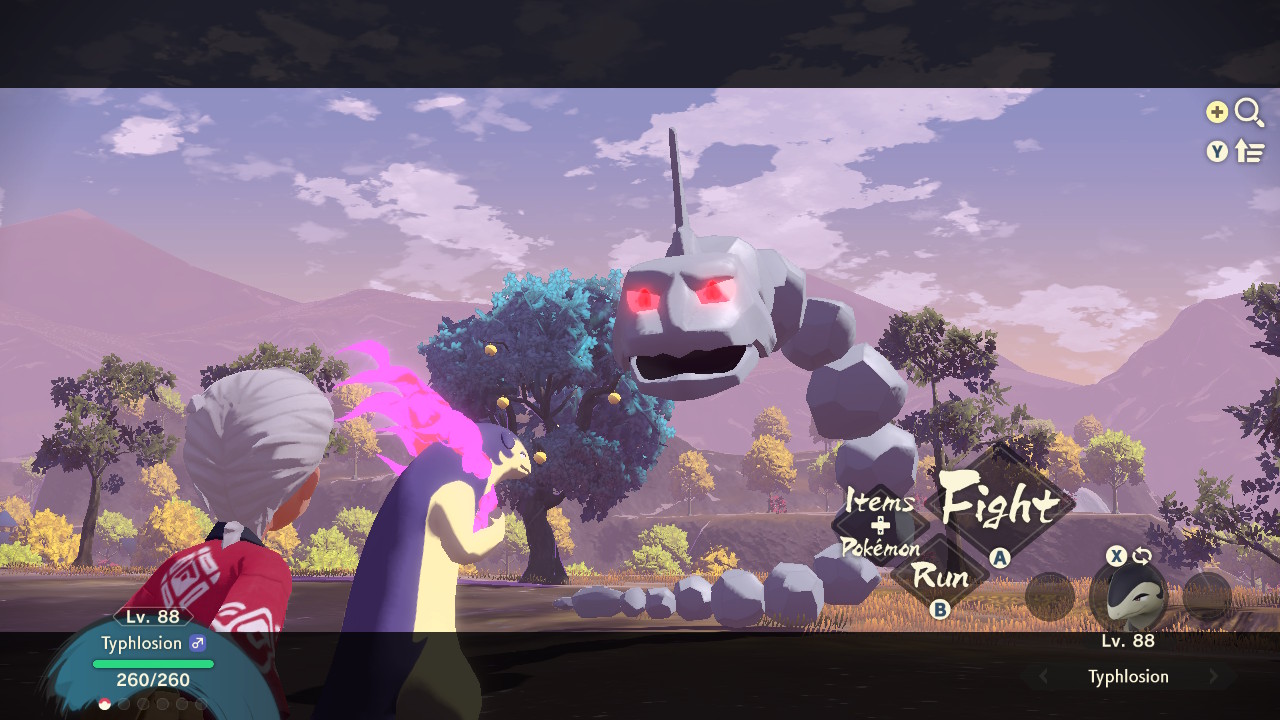1280x720 pixels.
Task: Select the magnifying glass zoom icon
Action: pos(1250,113)
